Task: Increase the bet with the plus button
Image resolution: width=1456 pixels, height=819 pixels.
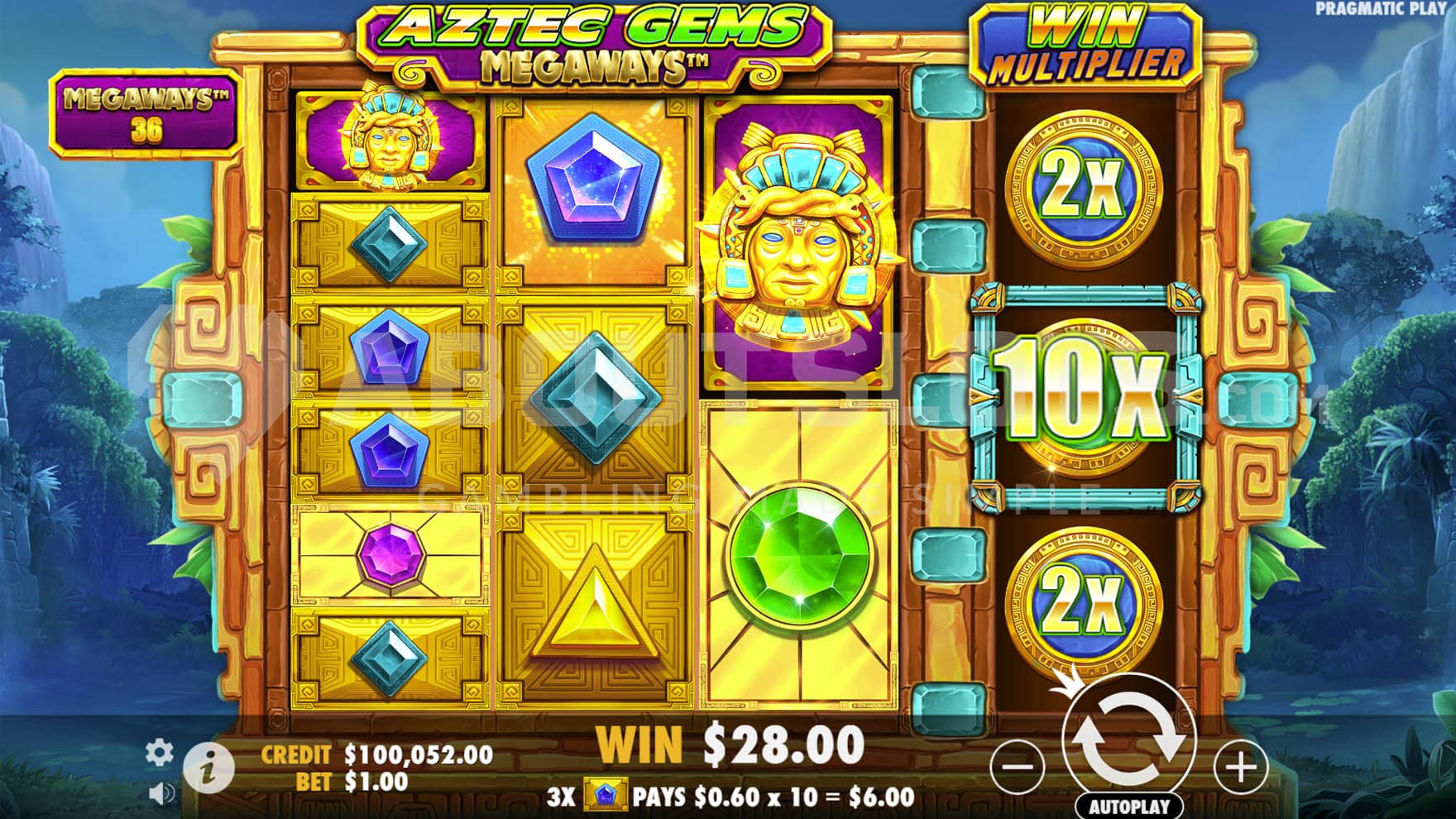Action: pyautogui.click(x=1240, y=767)
